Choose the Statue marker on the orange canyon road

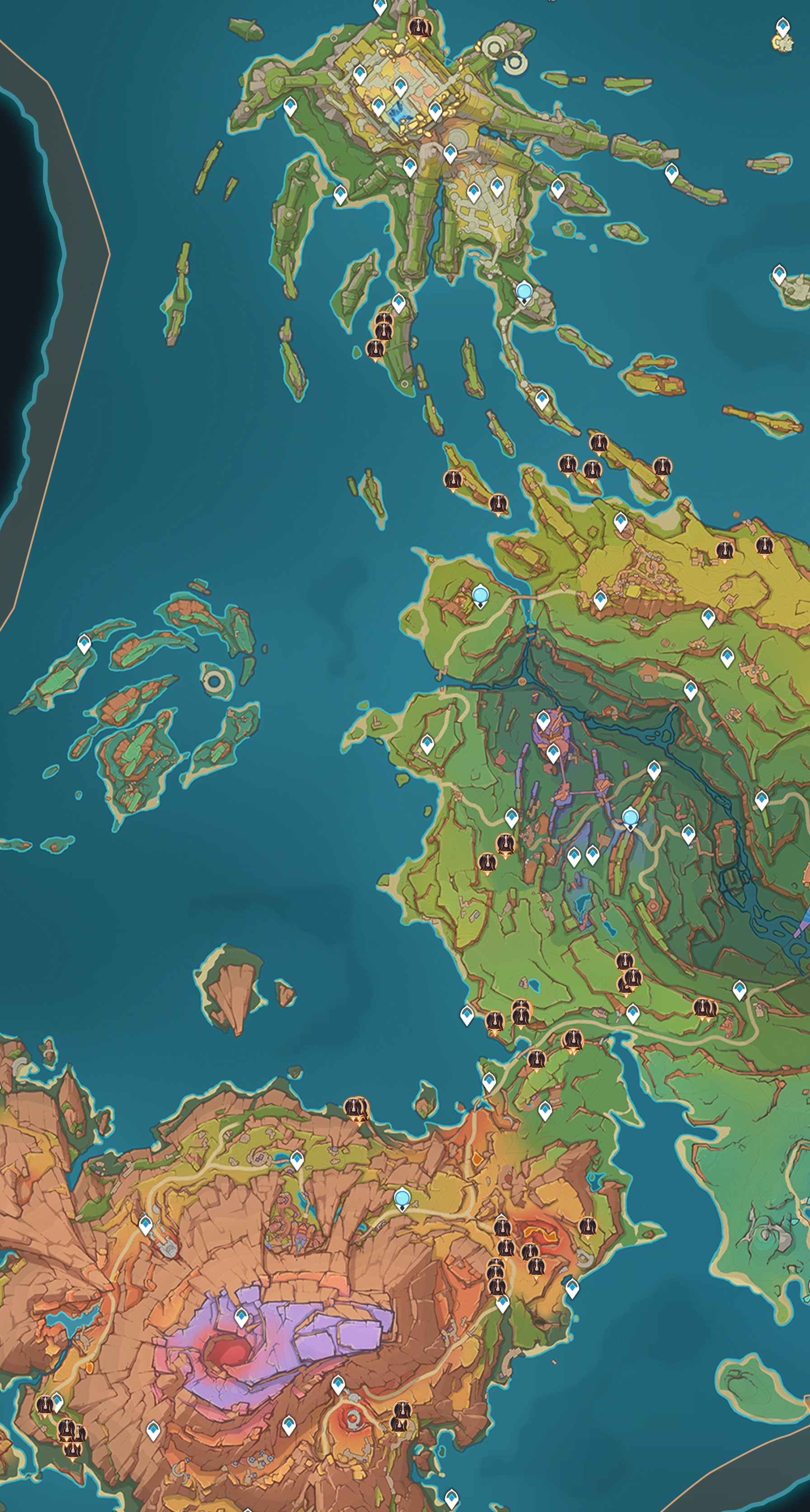click(402, 1198)
